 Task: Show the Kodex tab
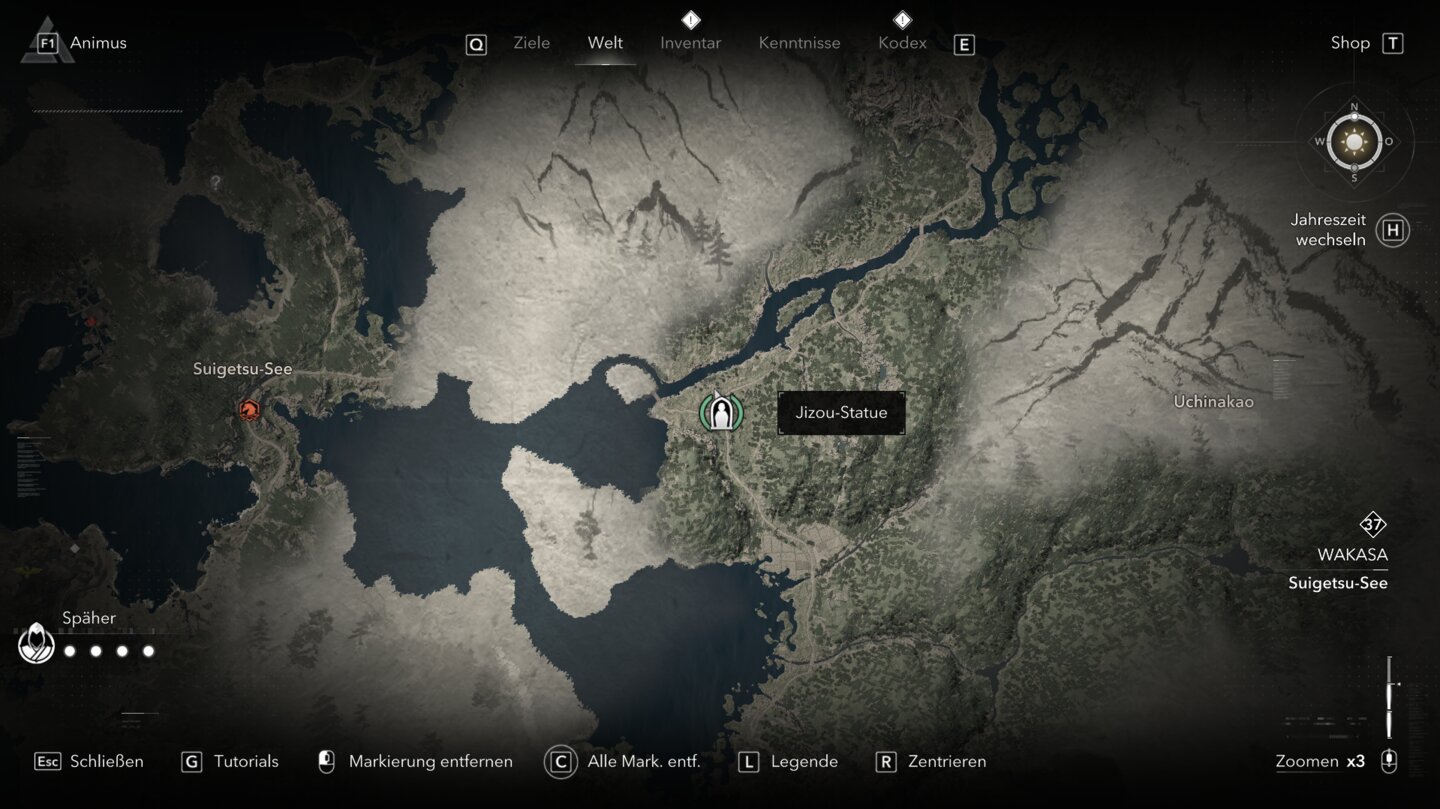(902, 43)
